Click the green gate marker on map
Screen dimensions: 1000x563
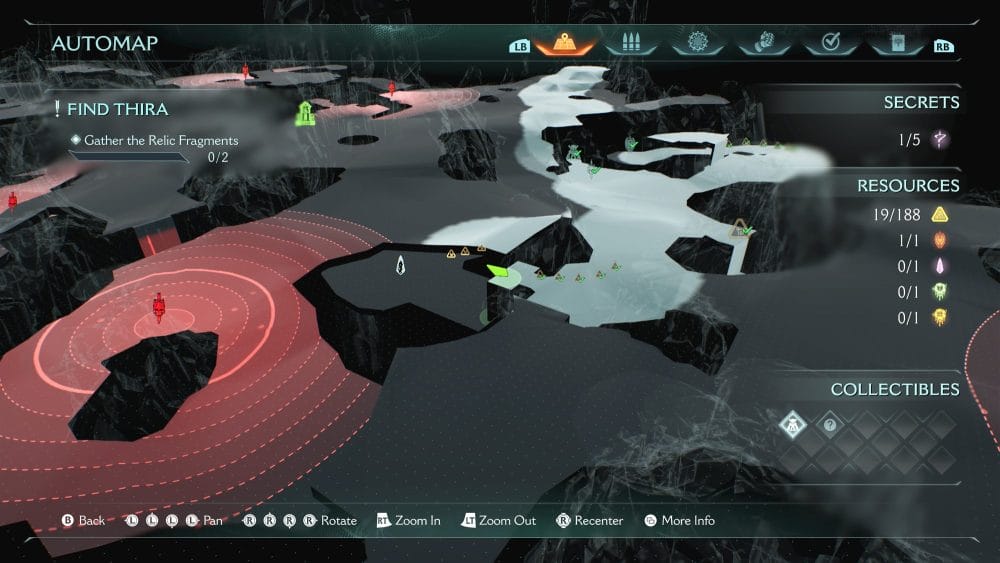click(306, 112)
